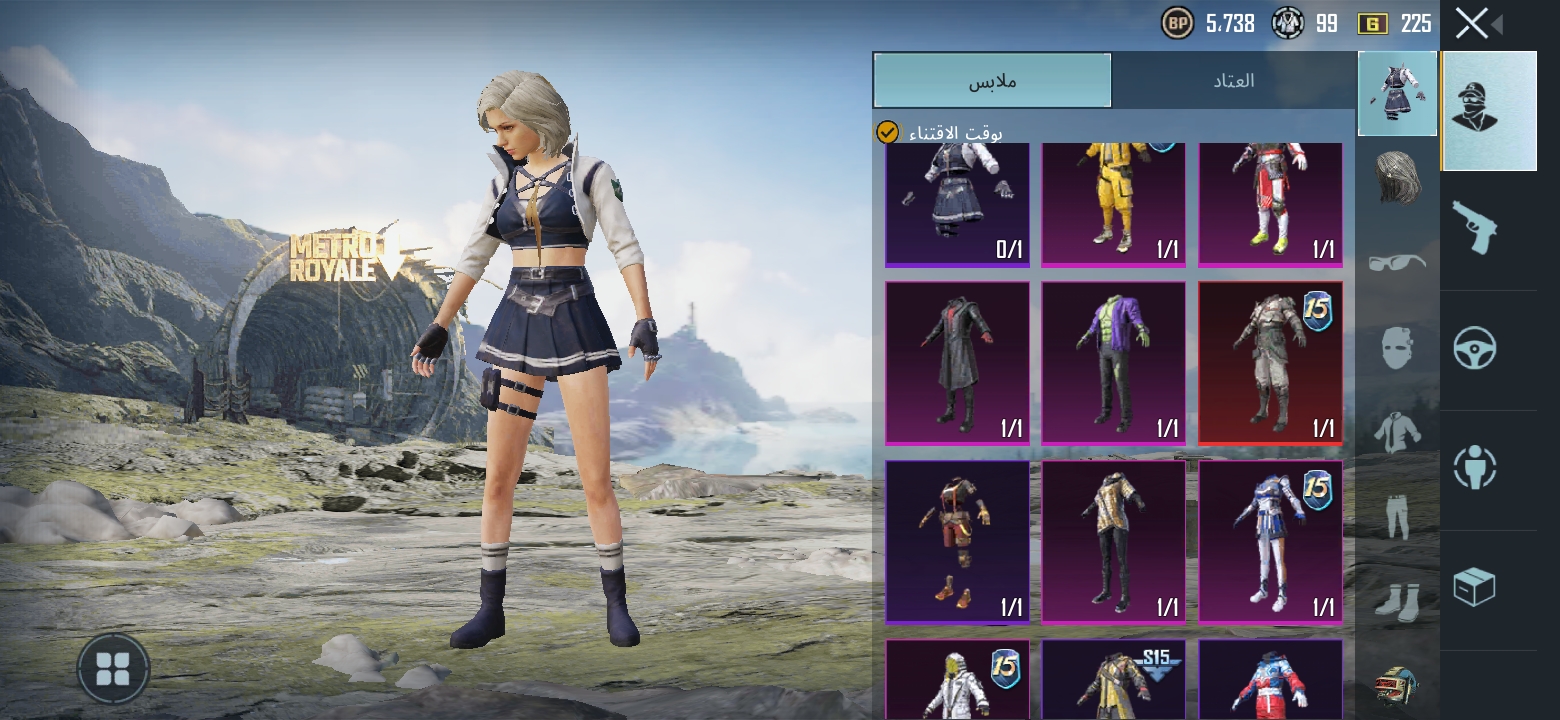Open the pistol weapons section
Image resolution: width=1560 pixels, height=720 pixels.
1474,226
